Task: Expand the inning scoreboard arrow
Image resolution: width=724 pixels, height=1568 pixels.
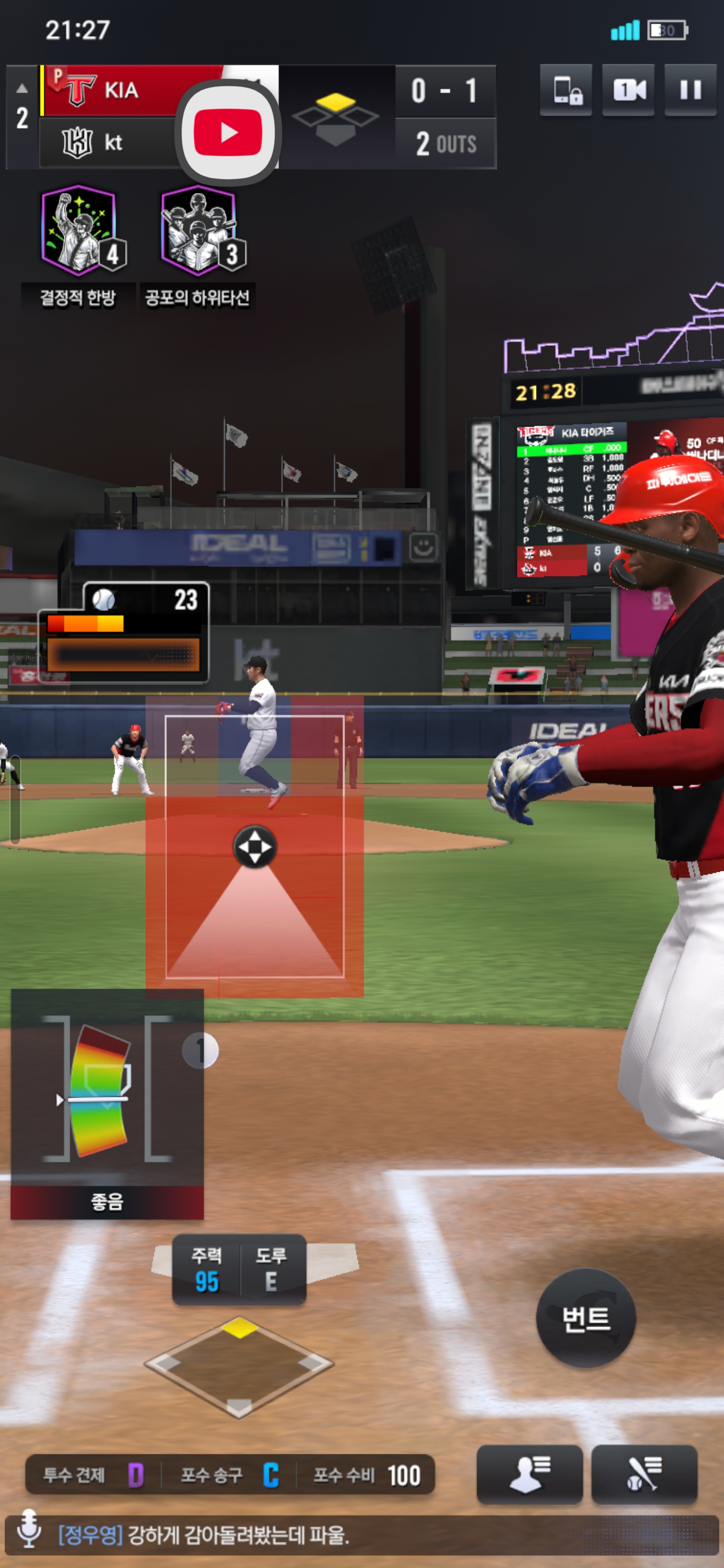Action: (x=22, y=88)
